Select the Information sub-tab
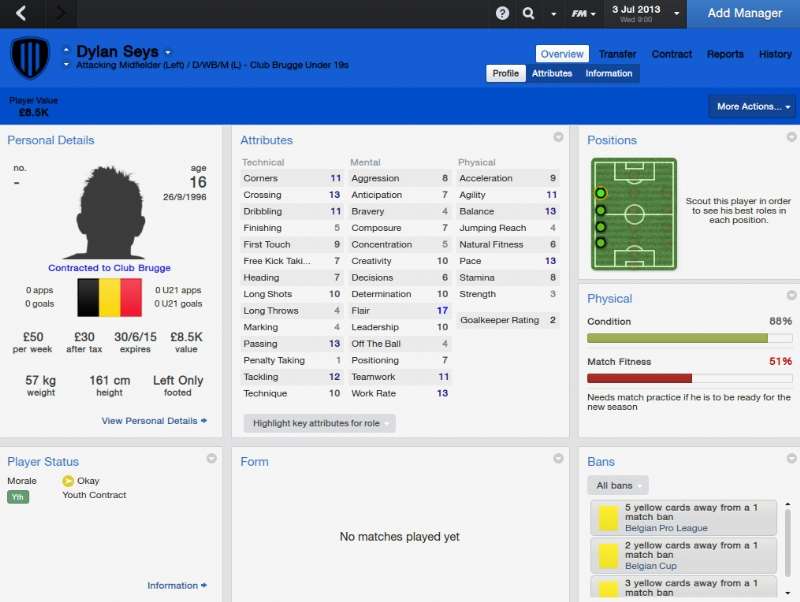This screenshot has width=800, height=602. 609,73
